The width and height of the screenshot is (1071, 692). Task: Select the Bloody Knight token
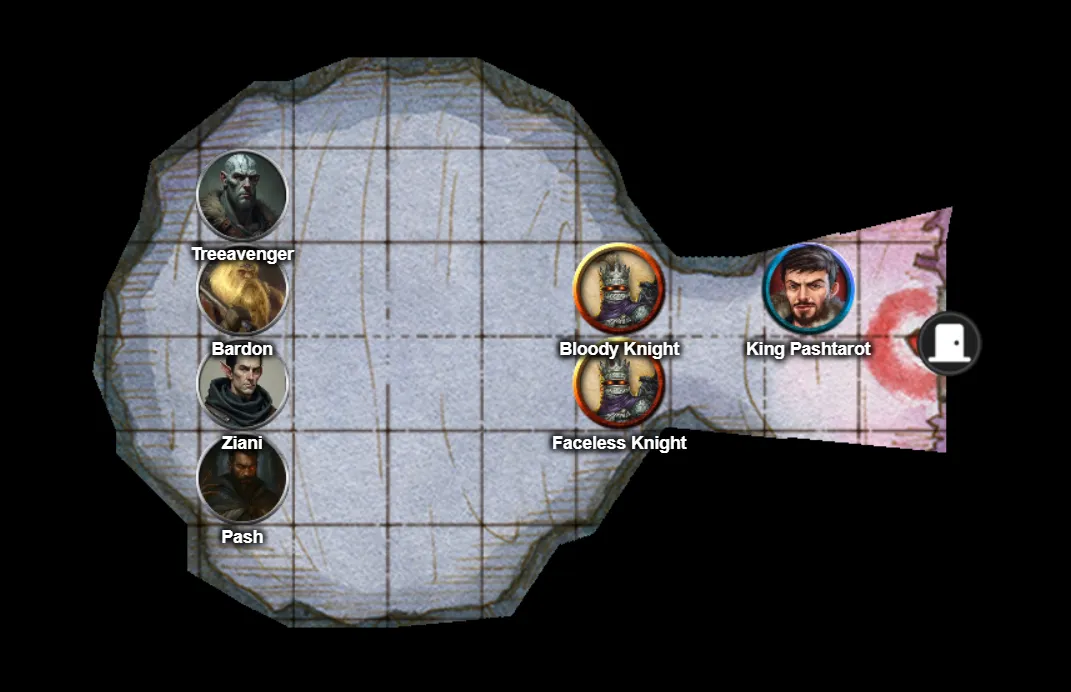[x=619, y=288]
